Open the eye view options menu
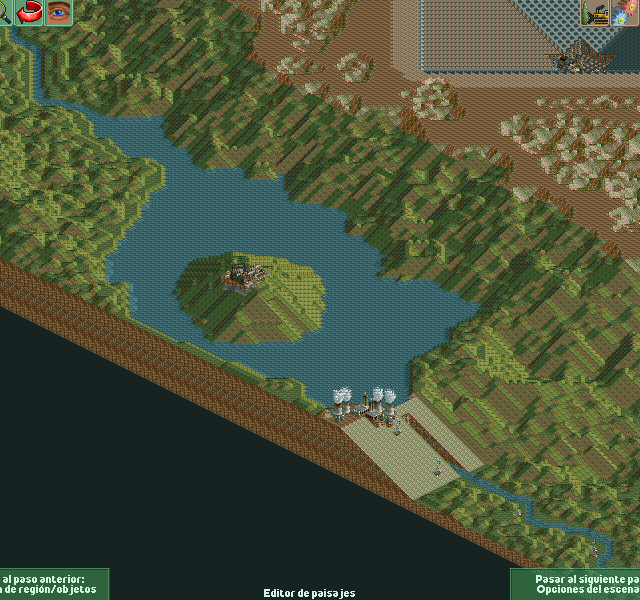 60,13
